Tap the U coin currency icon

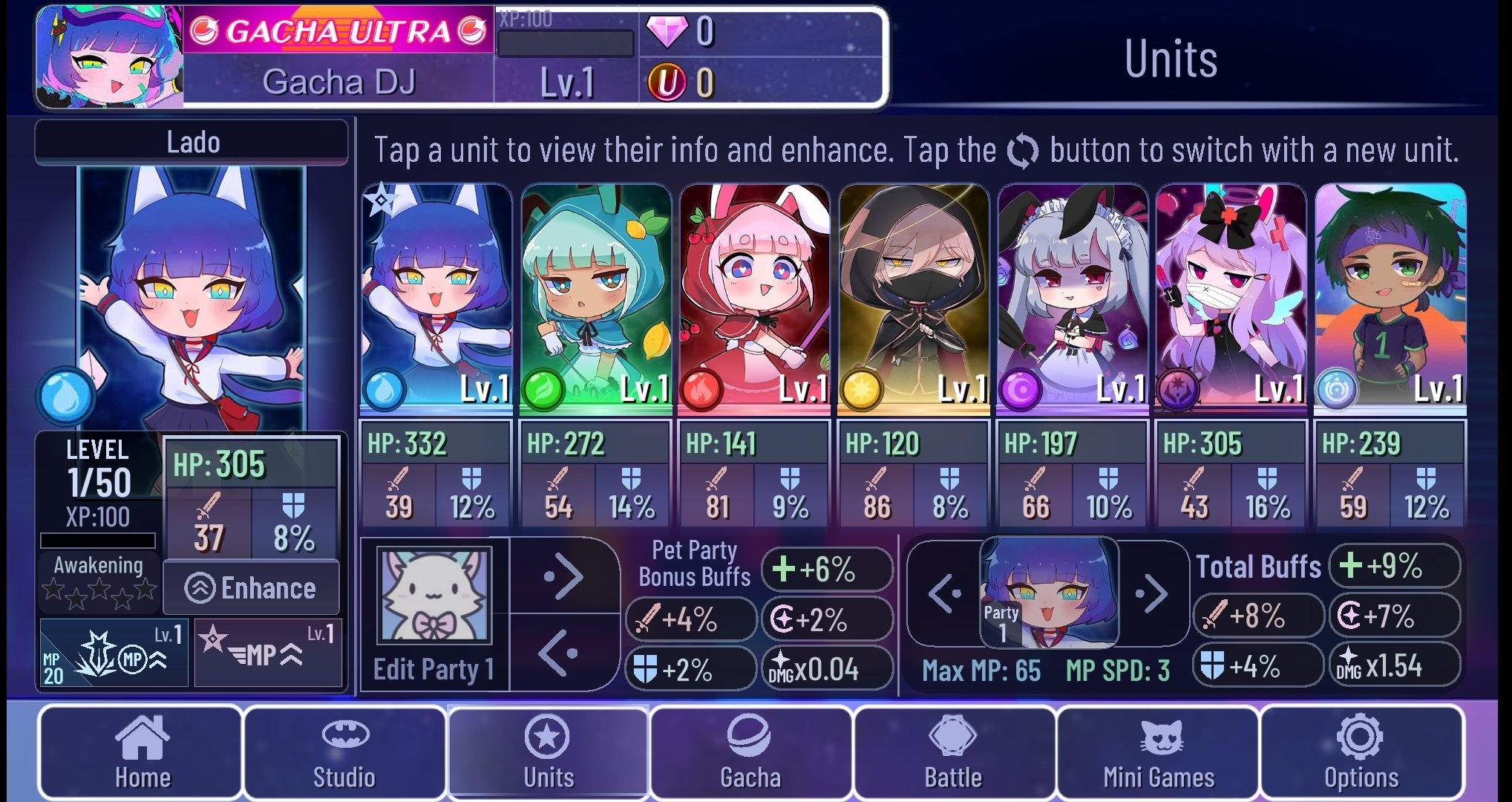(x=667, y=83)
